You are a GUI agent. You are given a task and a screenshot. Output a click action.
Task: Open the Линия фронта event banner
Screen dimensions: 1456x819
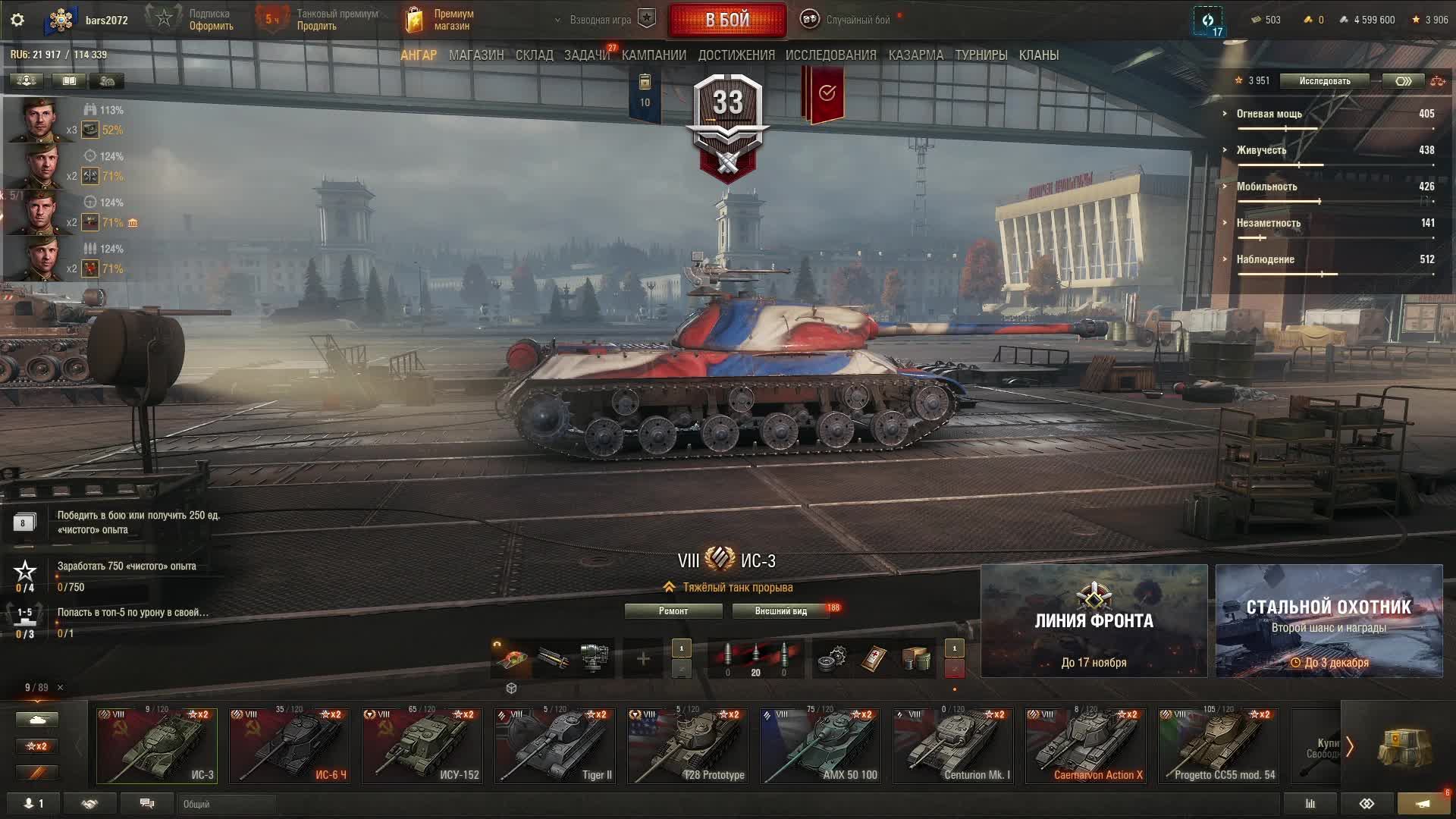(1094, 621)
